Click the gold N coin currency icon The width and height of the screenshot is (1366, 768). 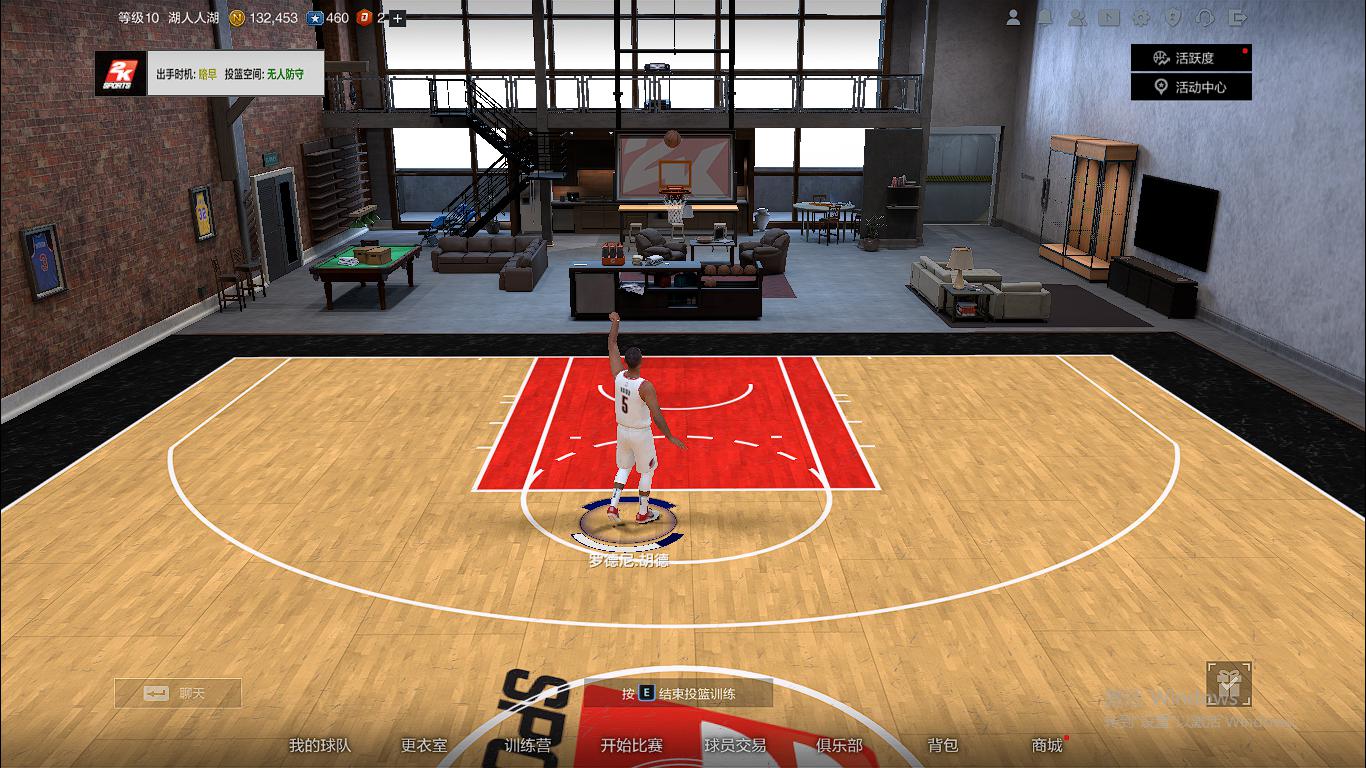236,17
